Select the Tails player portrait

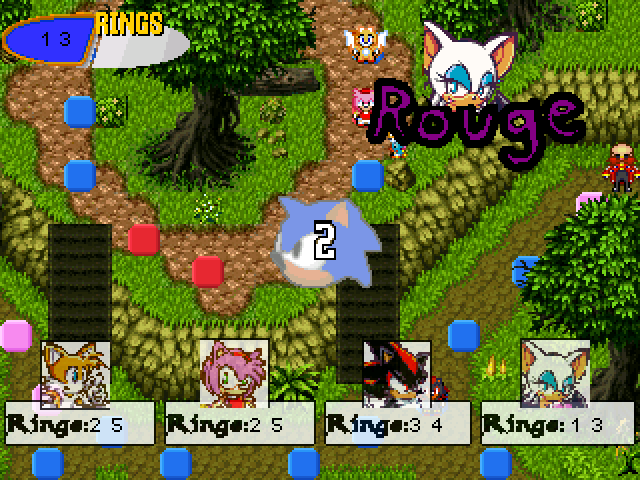75,372
